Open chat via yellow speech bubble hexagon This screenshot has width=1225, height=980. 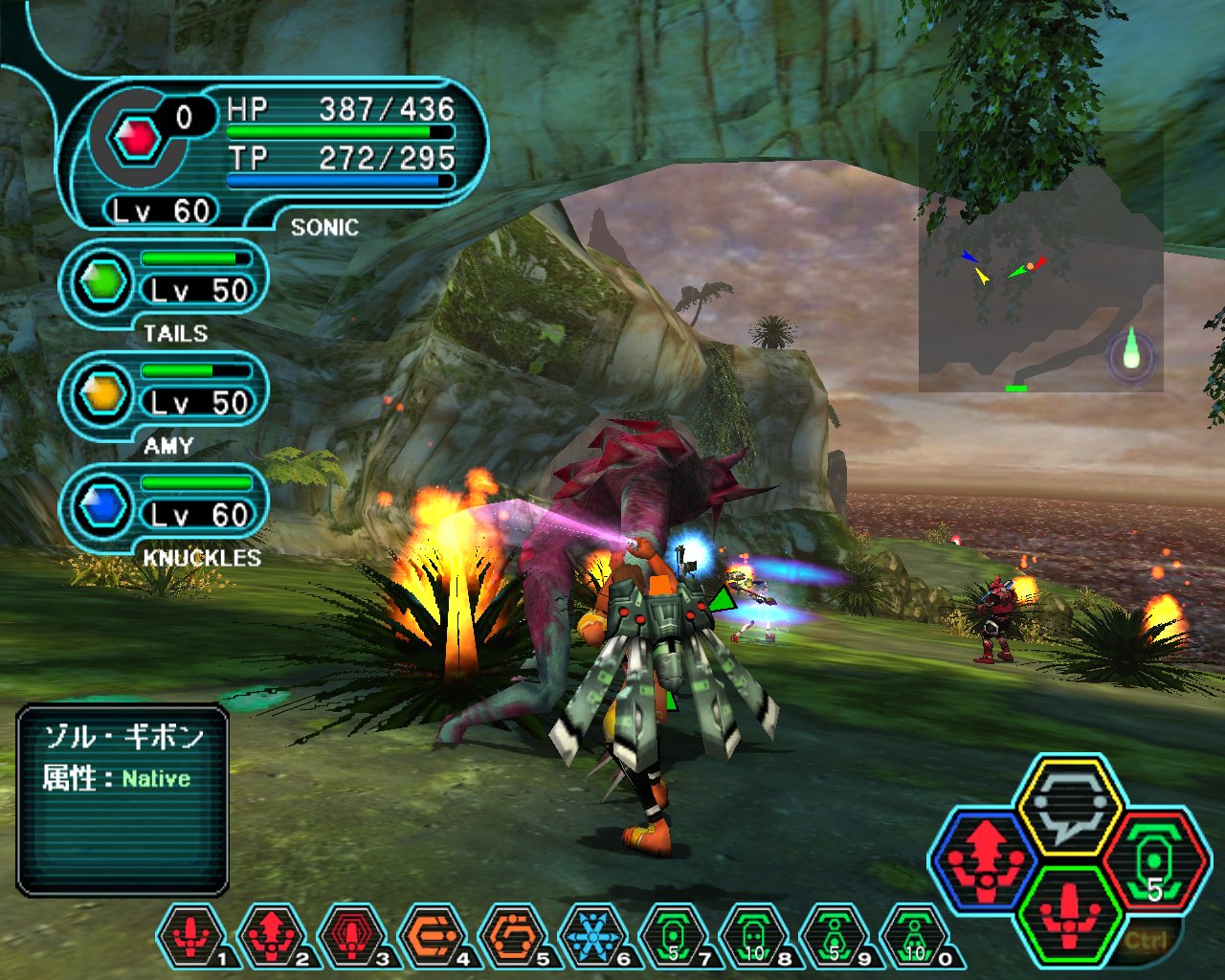click(x=1069, y=806)
